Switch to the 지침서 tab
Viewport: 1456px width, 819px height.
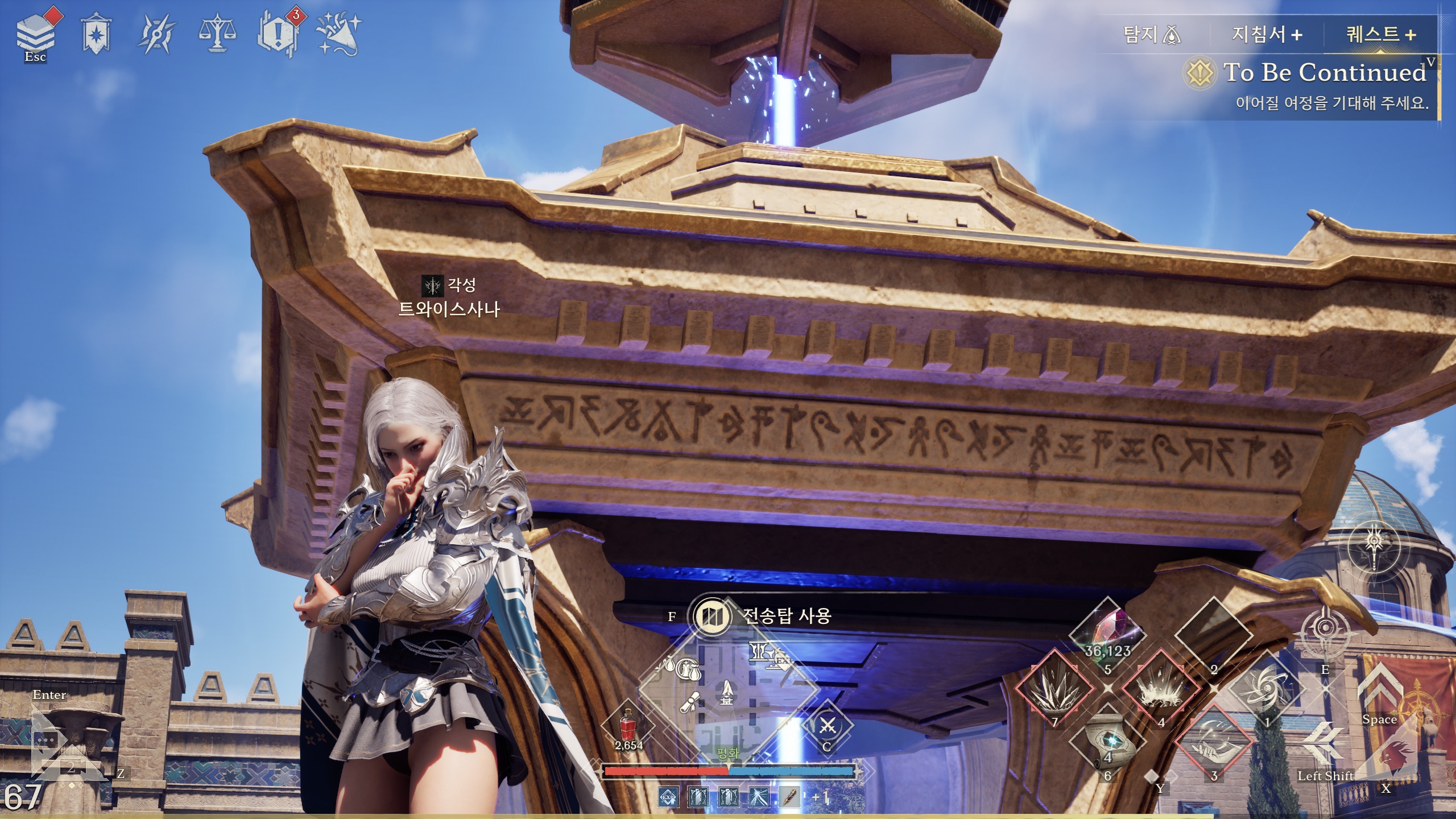pyautogui.click(x=1266, y=35)
